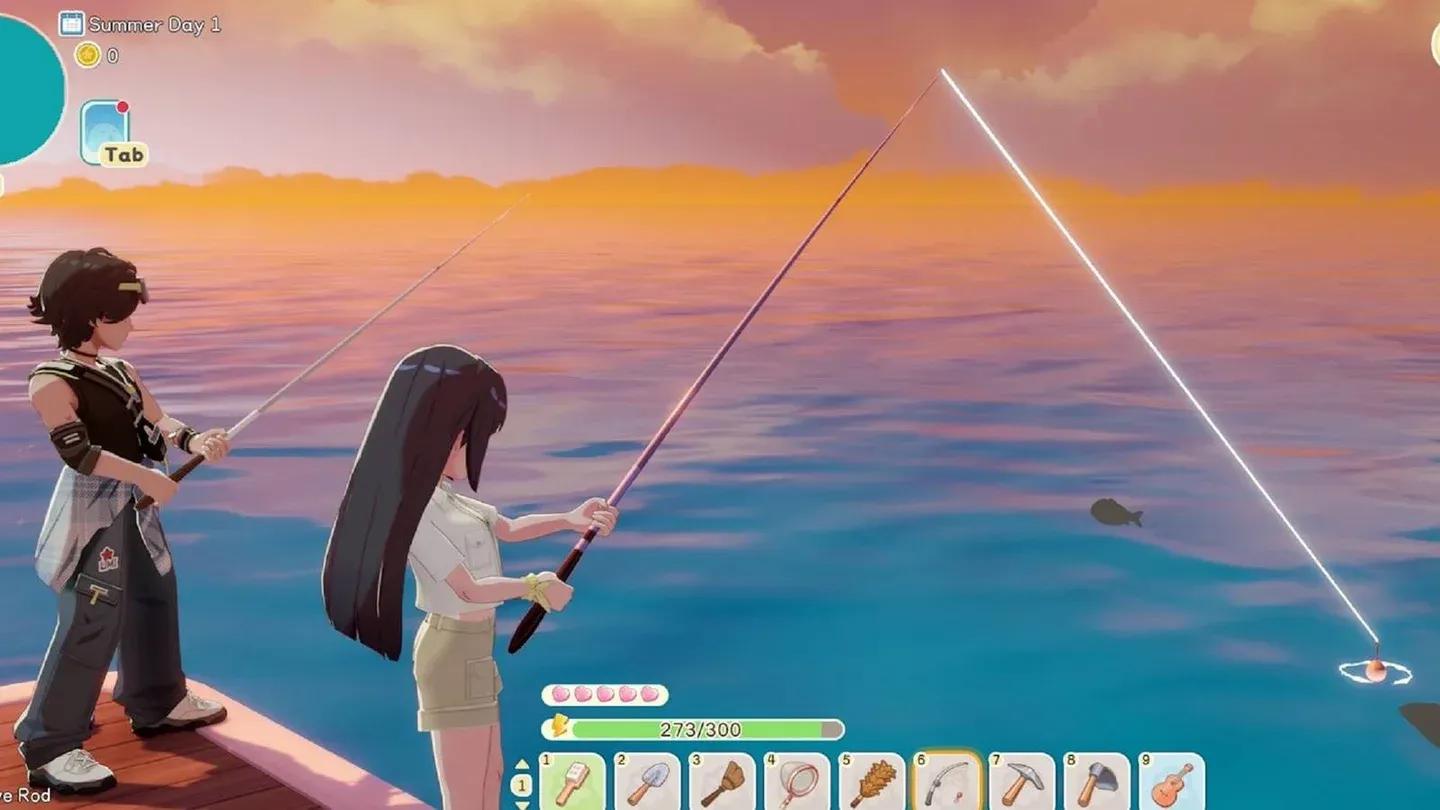
Task: Select the bug catching net
Action: (797, 783)
